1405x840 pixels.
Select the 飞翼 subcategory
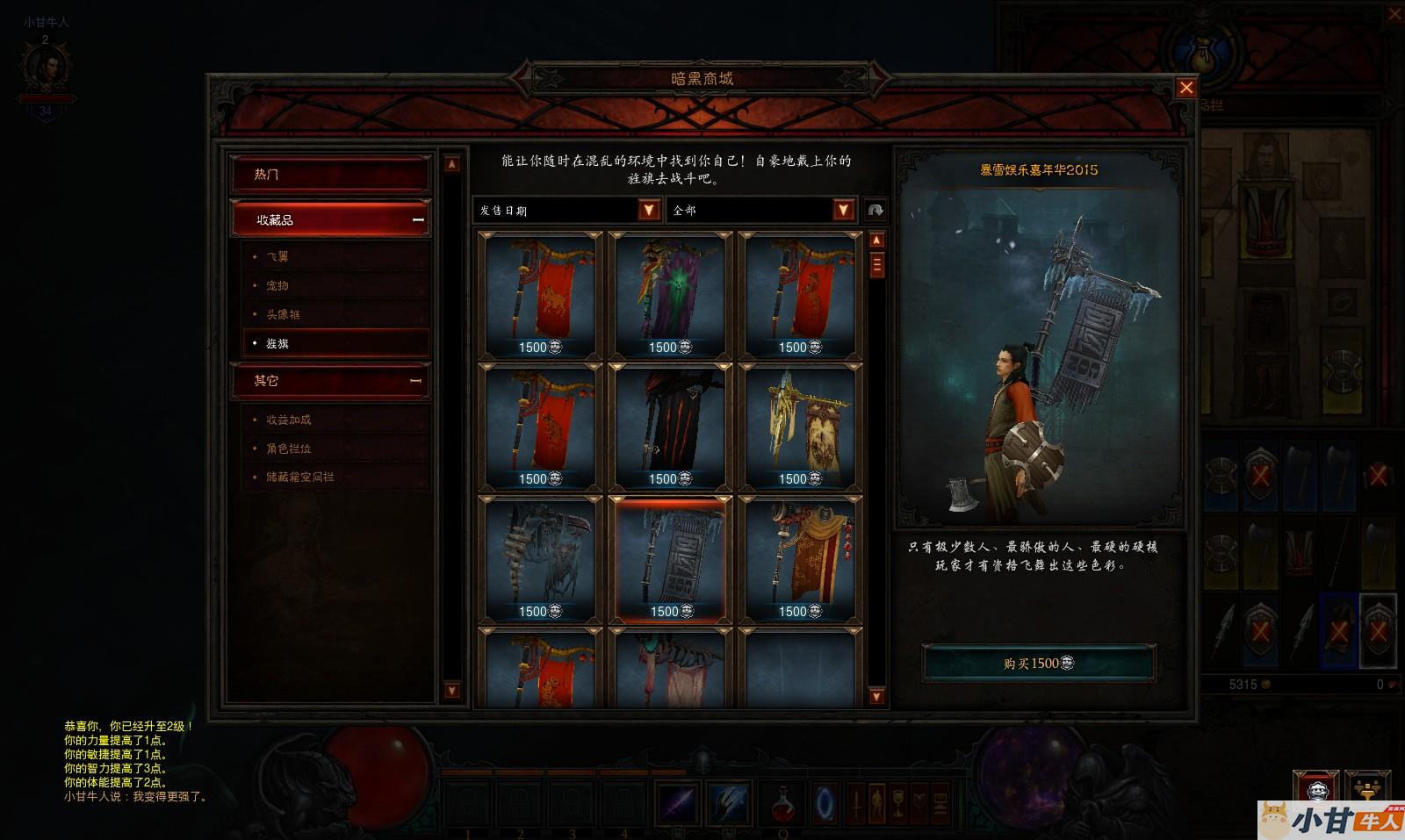pyautogui.click(x=277, y=256)
